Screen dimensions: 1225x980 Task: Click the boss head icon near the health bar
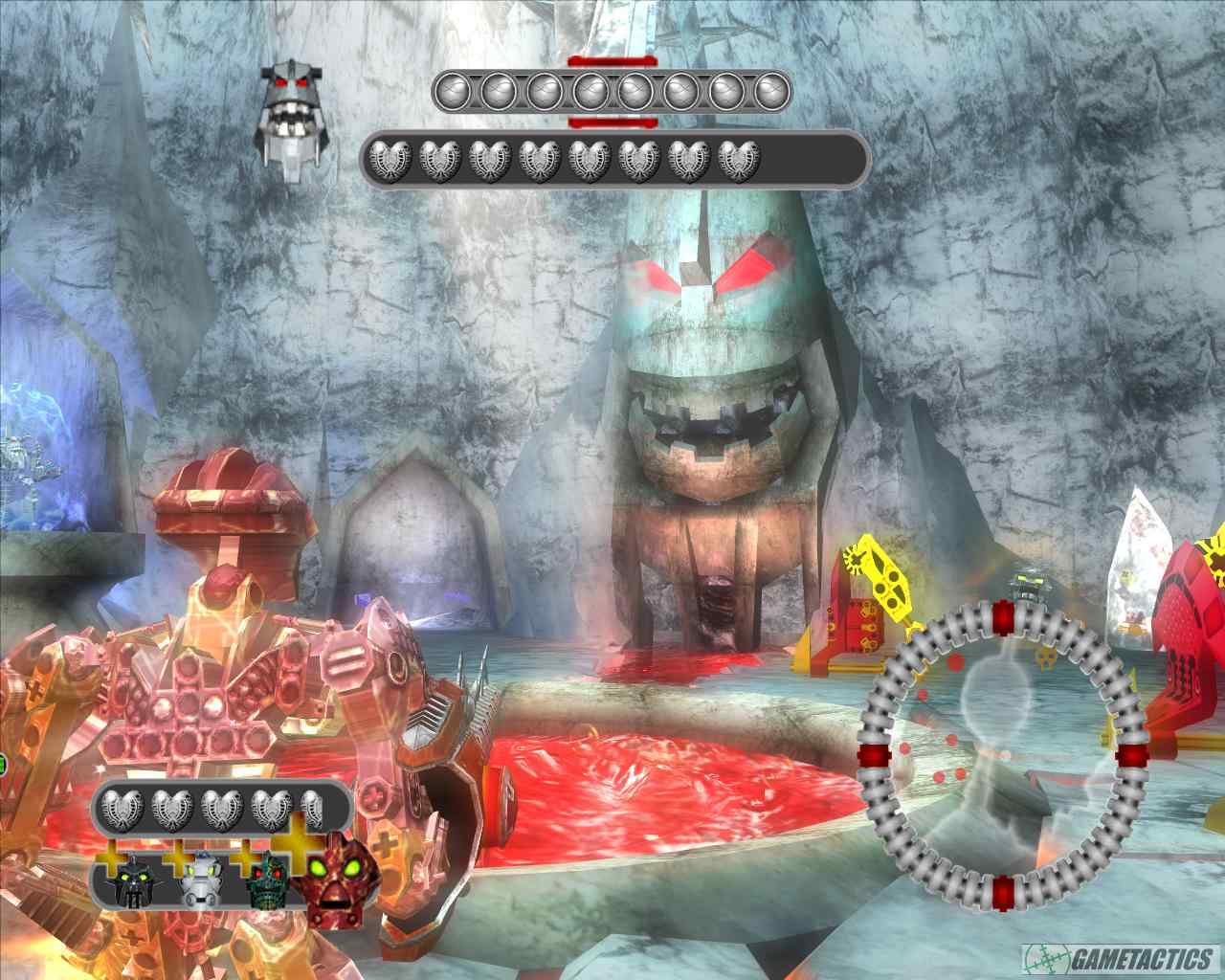pos(292,110)
